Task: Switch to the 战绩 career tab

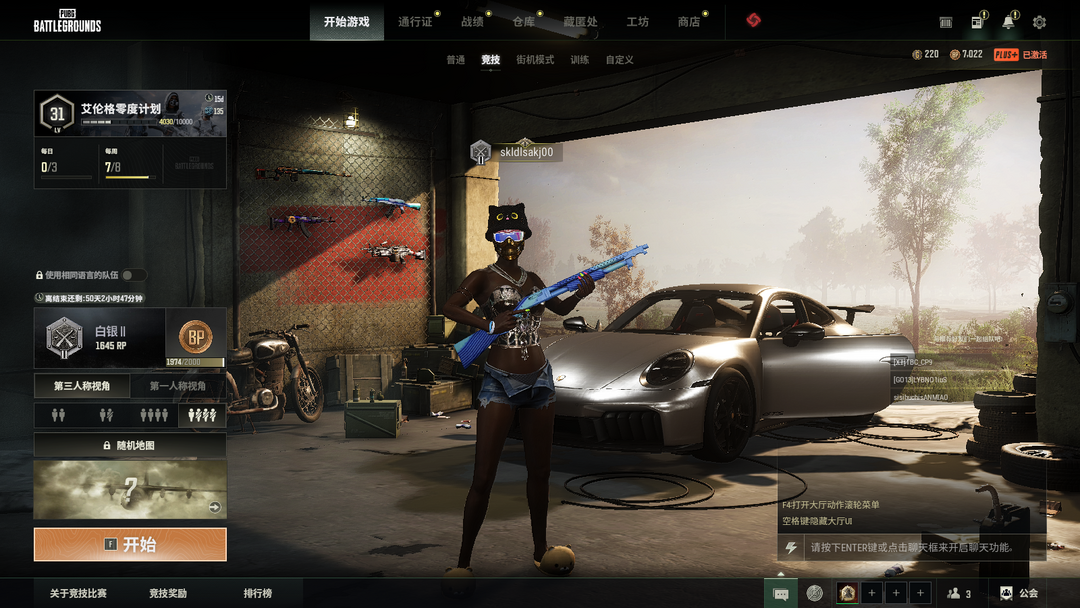Action: coord(472,22)
